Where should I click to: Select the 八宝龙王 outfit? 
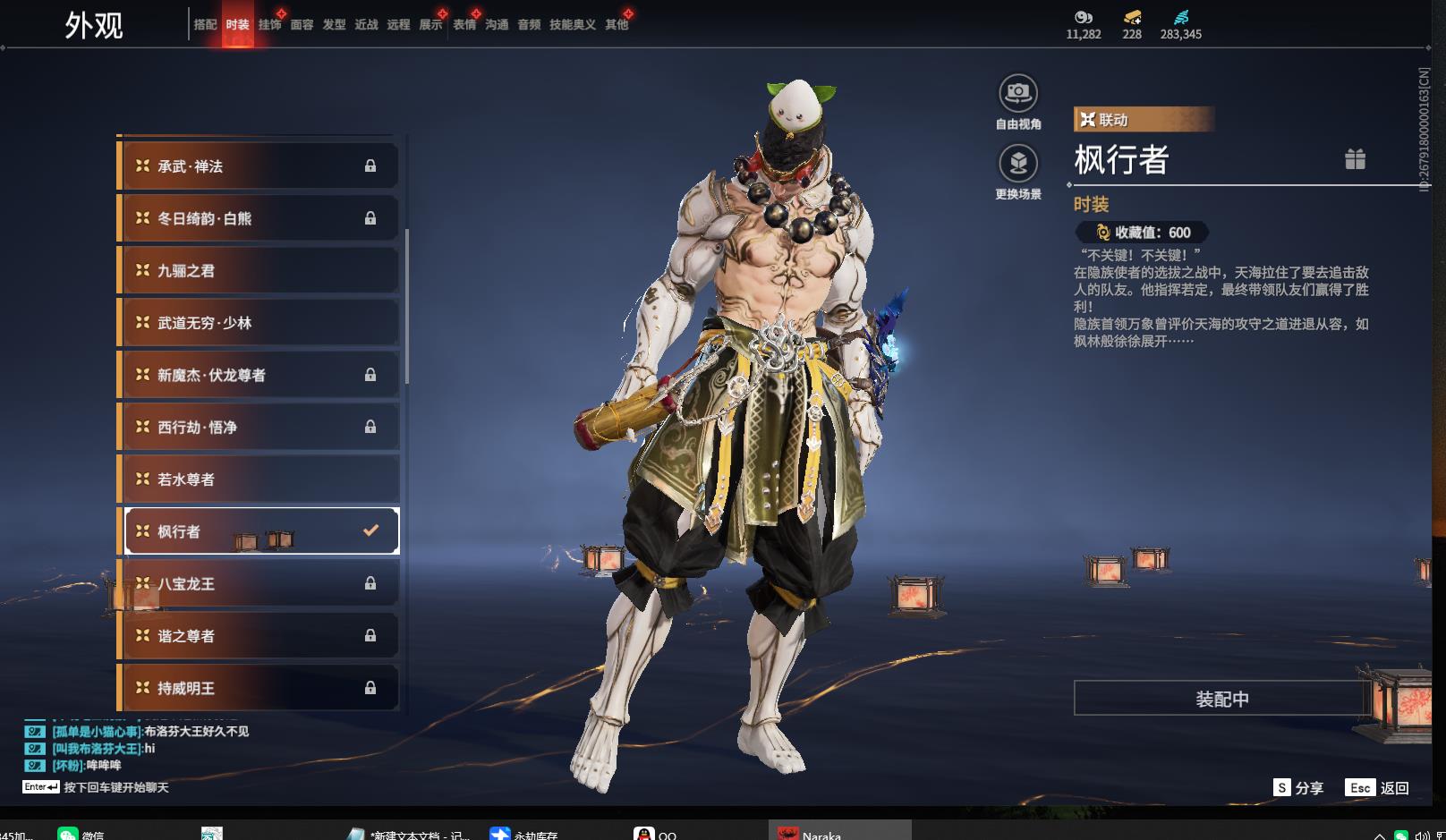tap(259, 584)
